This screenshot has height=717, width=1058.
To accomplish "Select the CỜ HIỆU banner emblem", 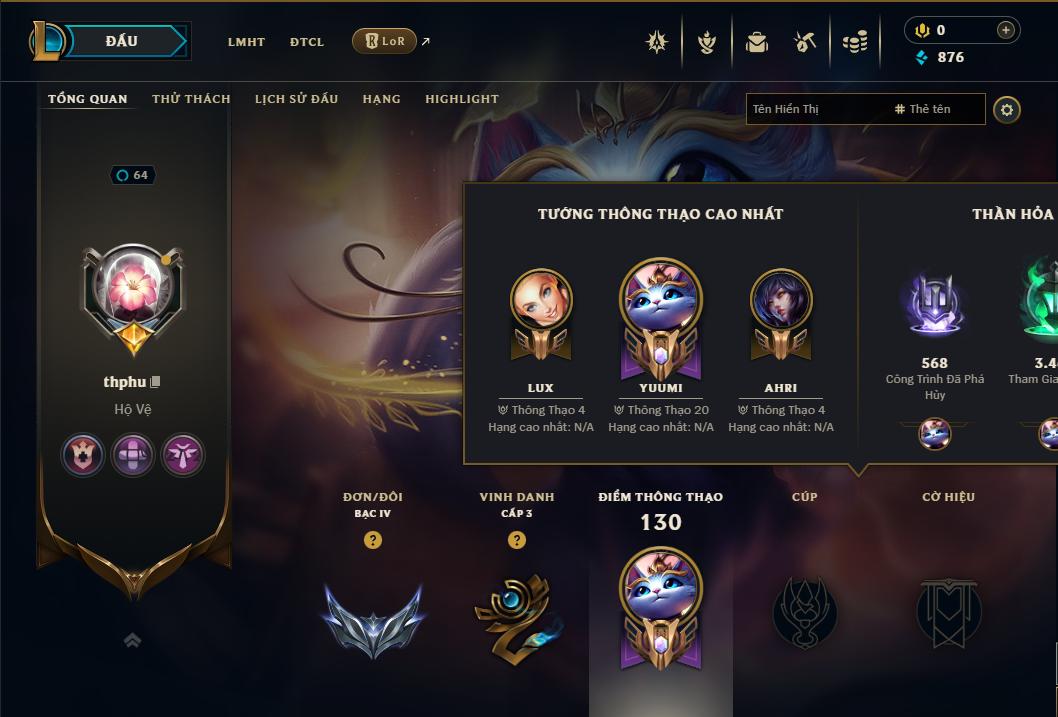I will tap(948, 610).
